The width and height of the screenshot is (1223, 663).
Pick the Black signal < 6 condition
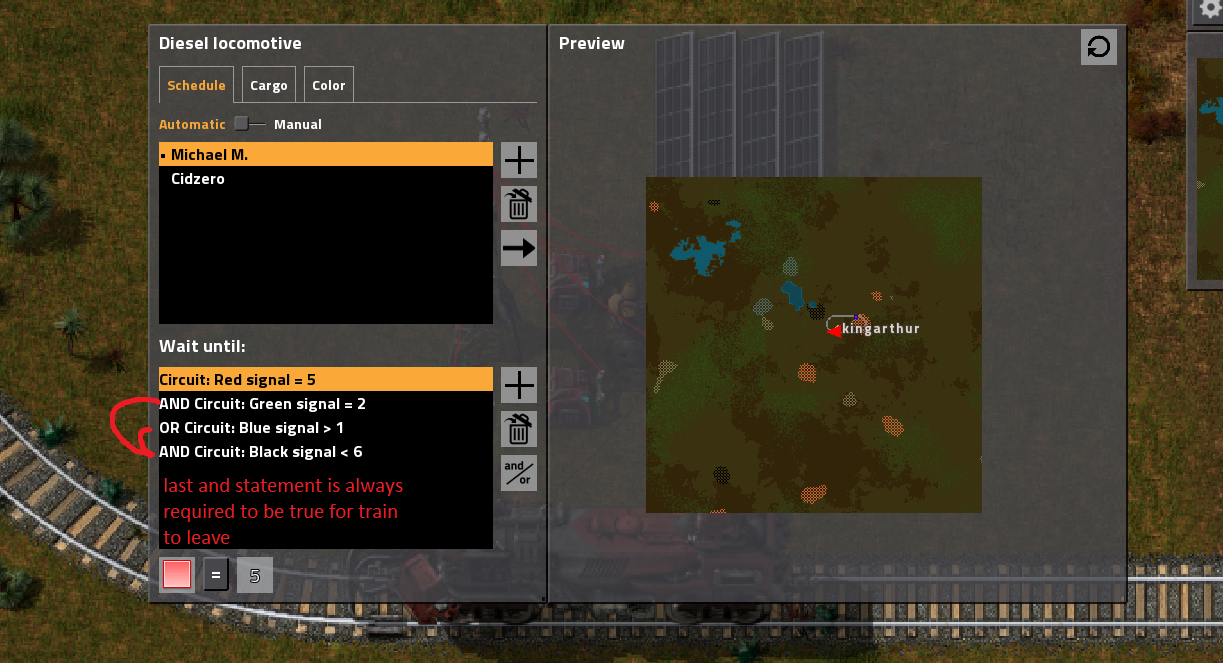pos(326,452)
